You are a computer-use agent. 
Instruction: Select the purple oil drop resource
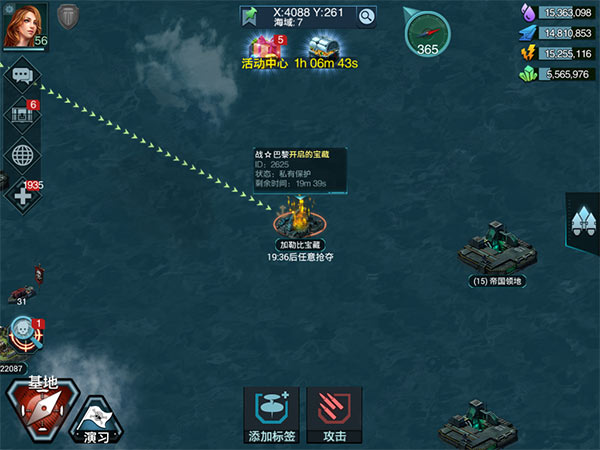(x=527, y=12)
